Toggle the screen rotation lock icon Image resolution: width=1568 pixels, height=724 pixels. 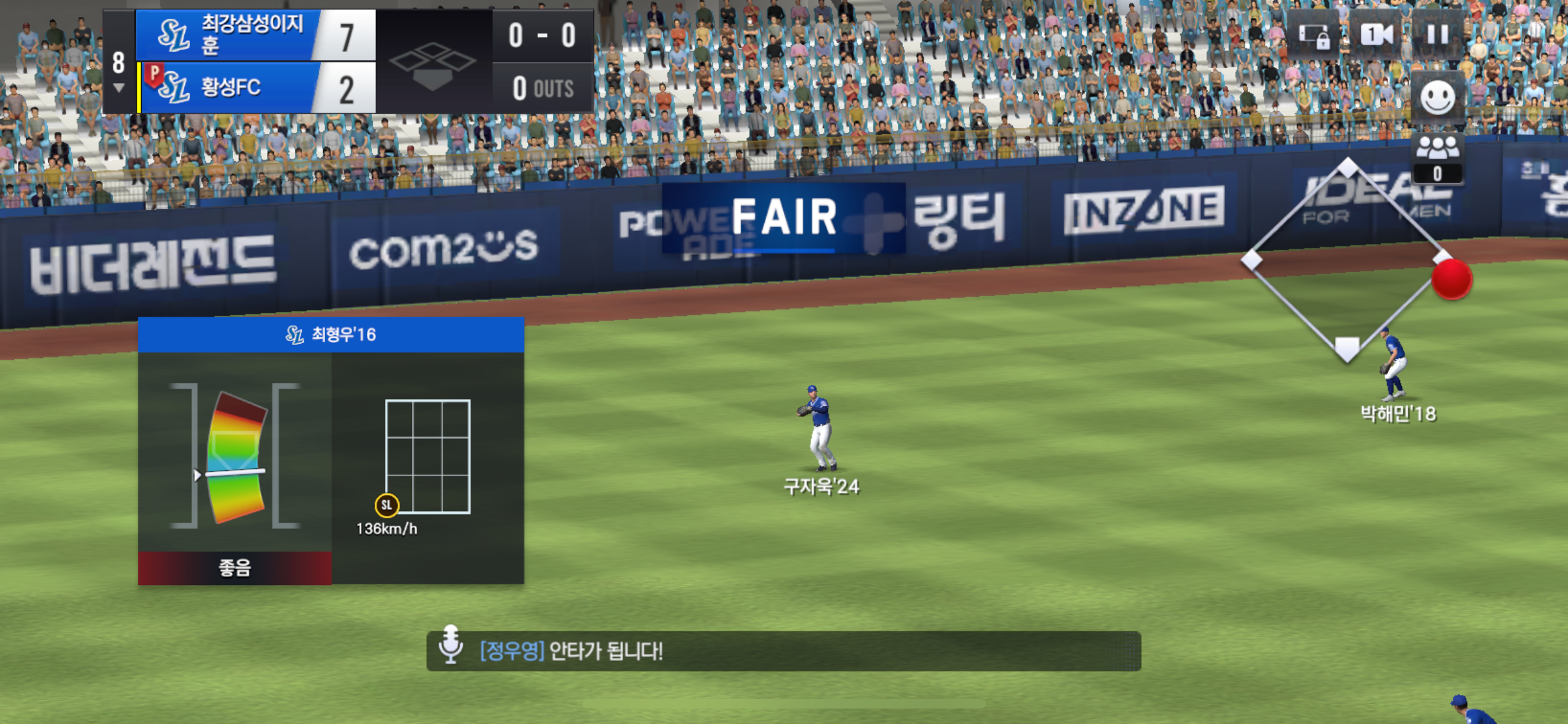[x=1314, y=35]
